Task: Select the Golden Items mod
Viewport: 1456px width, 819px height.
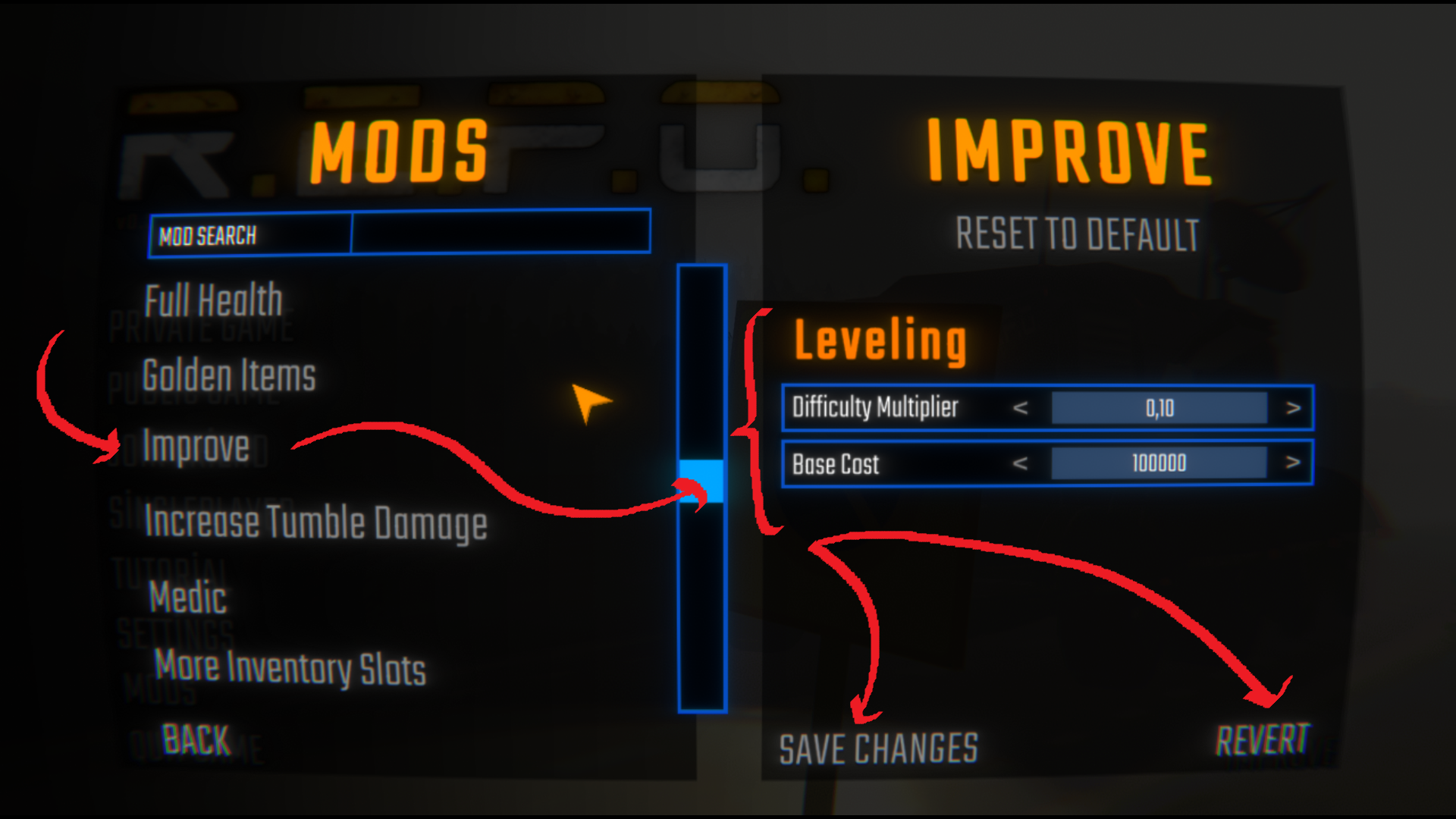Action: tap(229, 375)
